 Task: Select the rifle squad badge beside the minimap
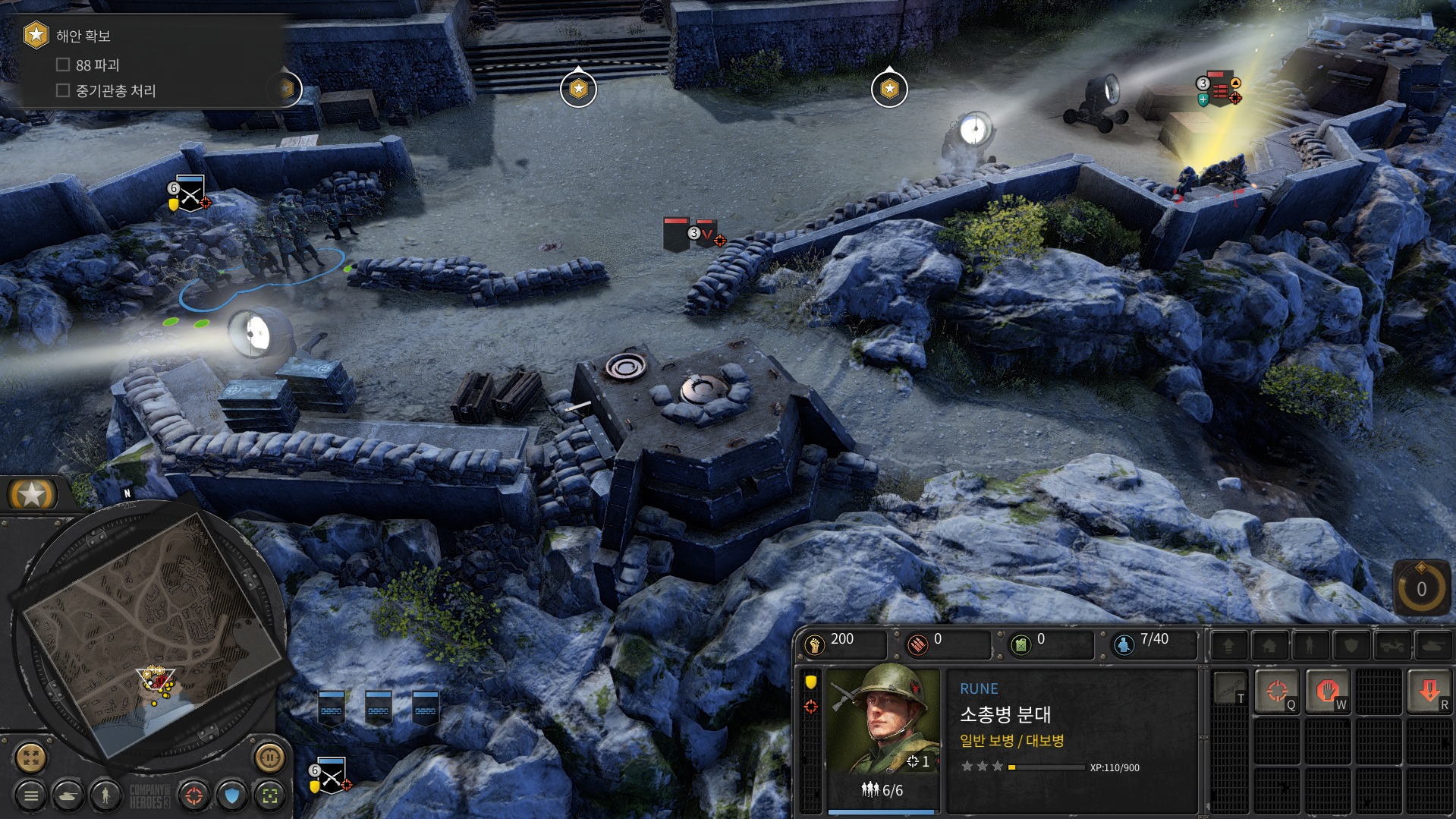[332, 776]
